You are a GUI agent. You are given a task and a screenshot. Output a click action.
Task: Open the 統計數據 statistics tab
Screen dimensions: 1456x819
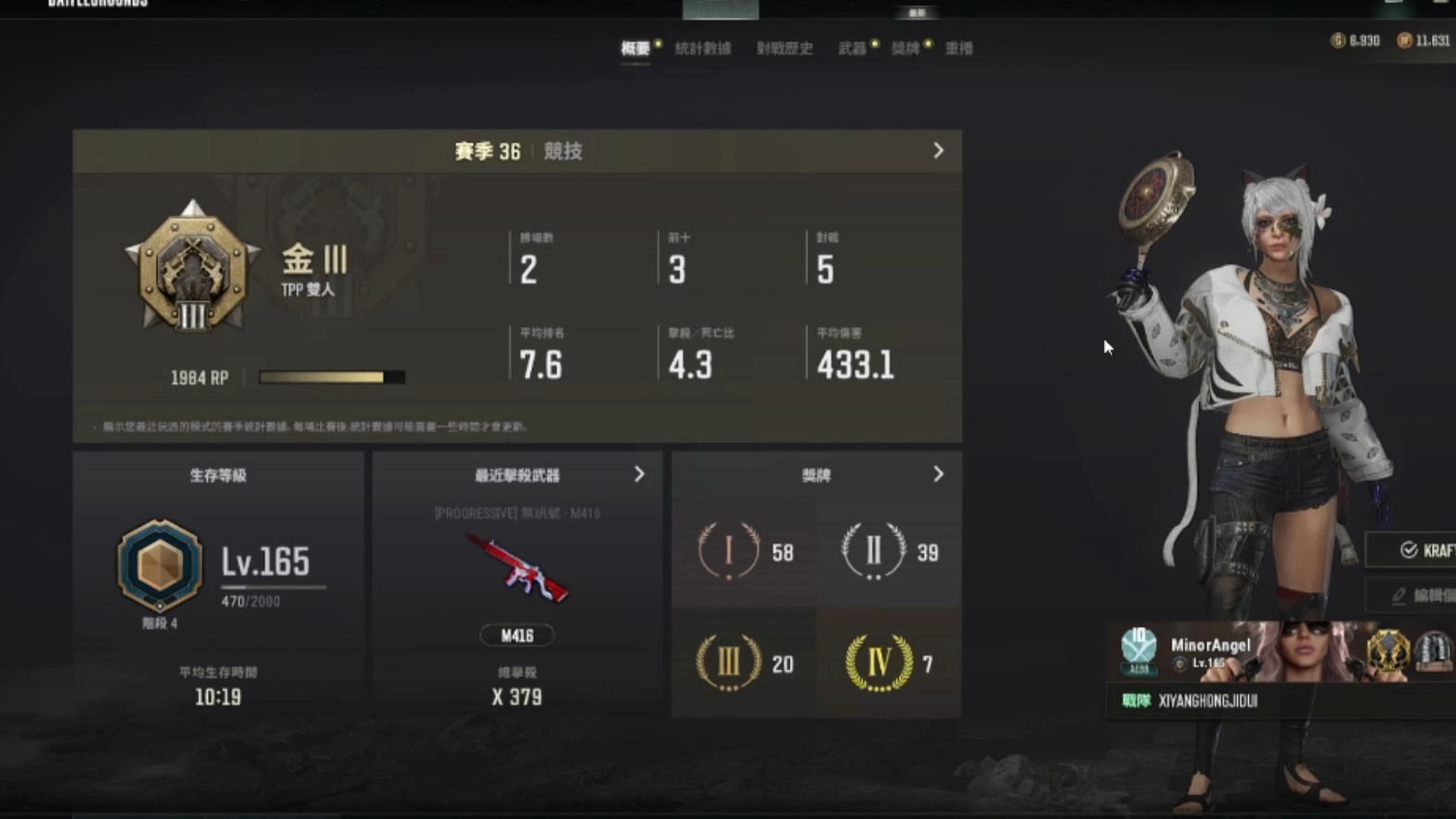click(x=702, y=49)
